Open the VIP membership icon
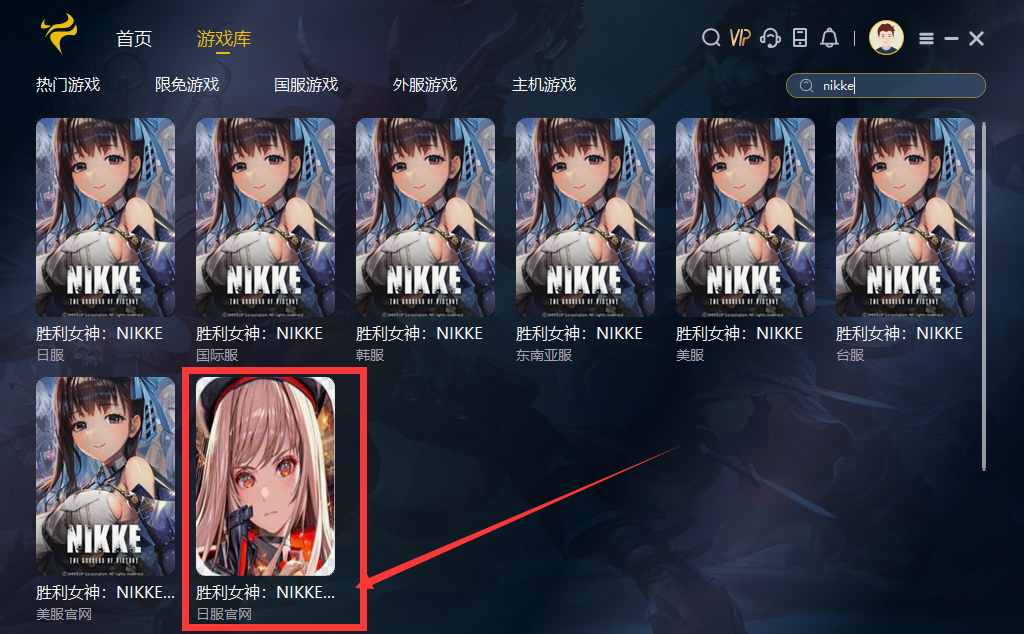 [x=740, y=38]
